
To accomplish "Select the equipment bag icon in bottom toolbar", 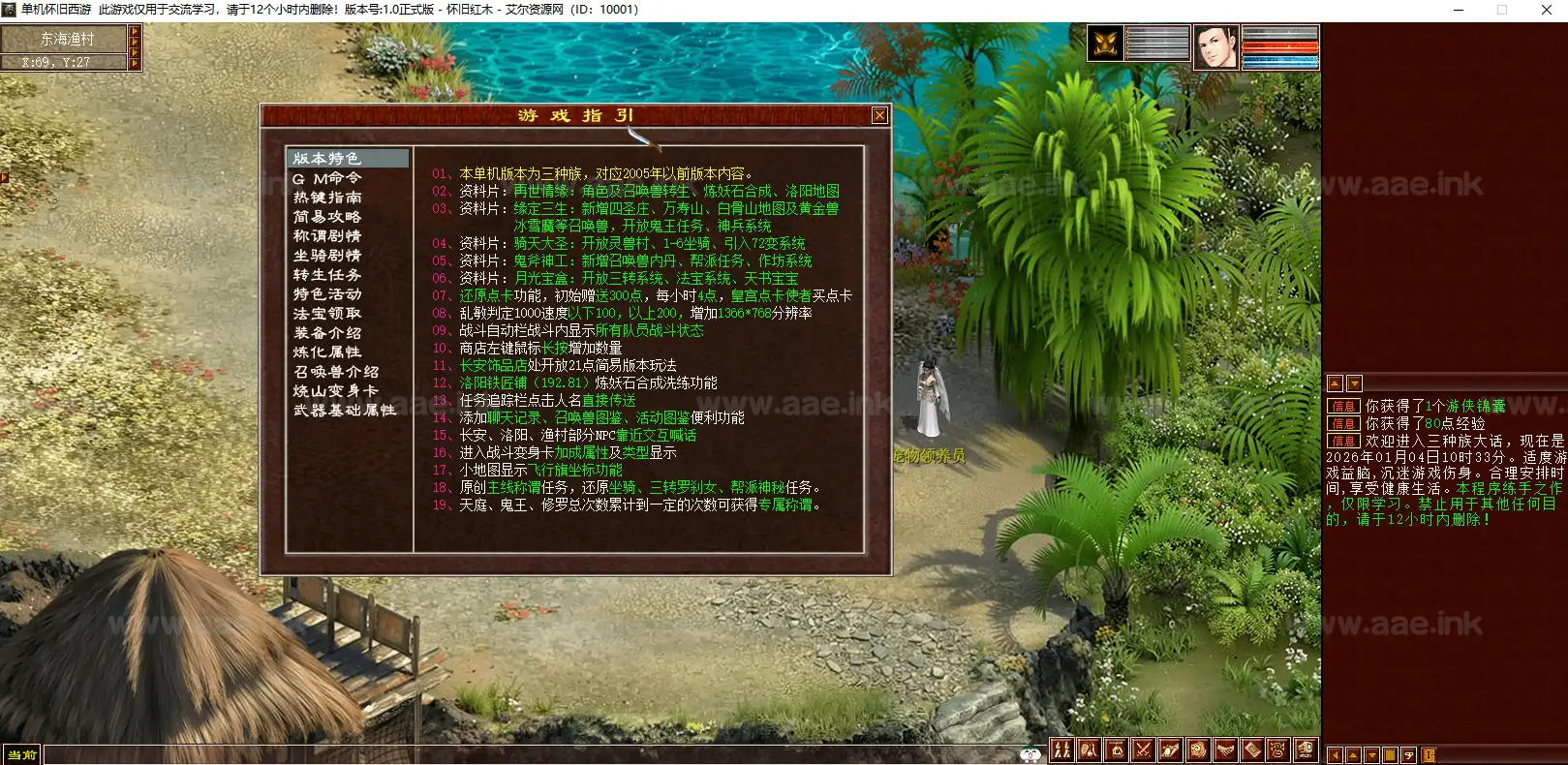I will pyautogui.click(x=1089, y=750).
